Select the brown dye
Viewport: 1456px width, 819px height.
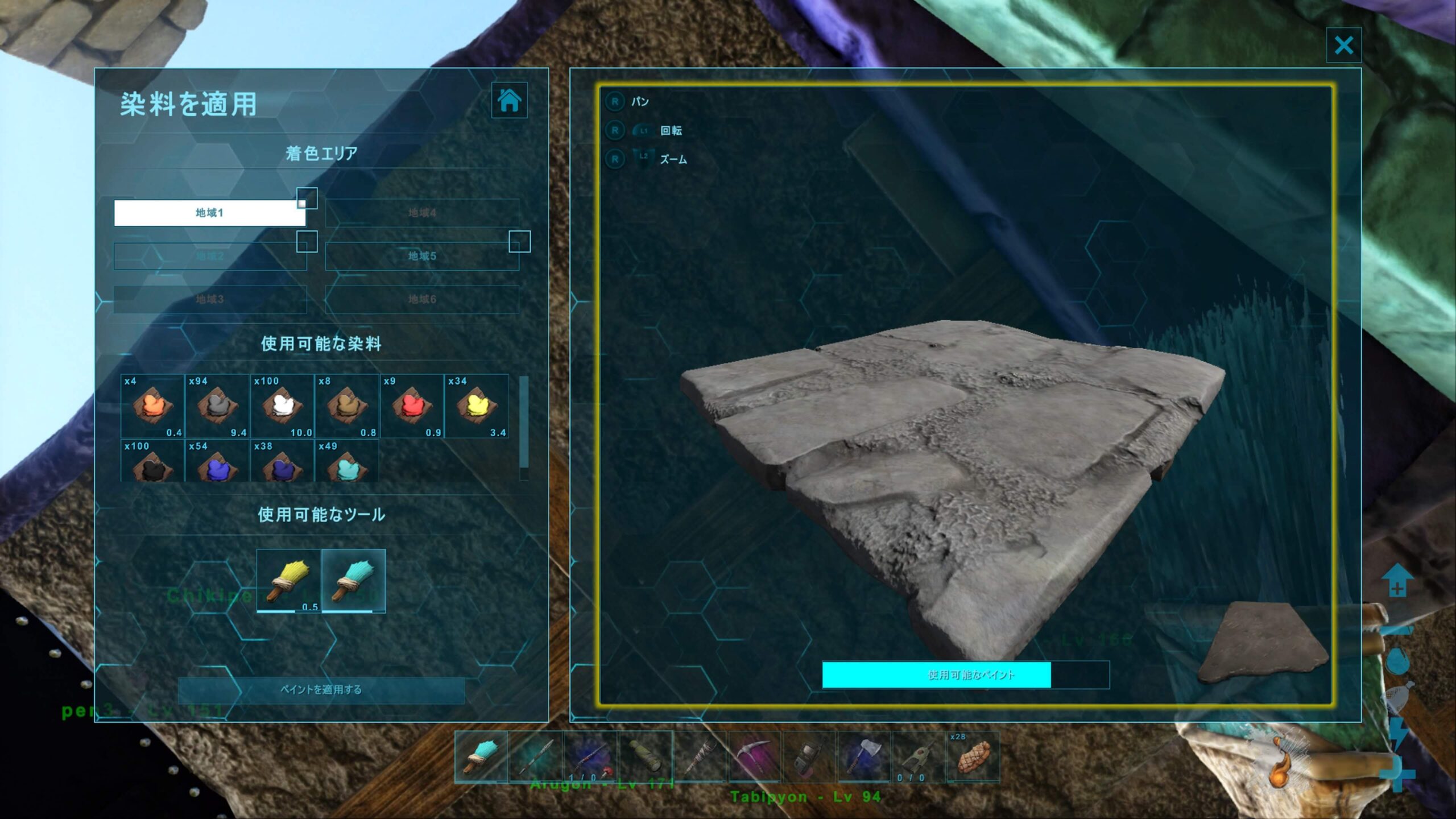tap(347, 406)
